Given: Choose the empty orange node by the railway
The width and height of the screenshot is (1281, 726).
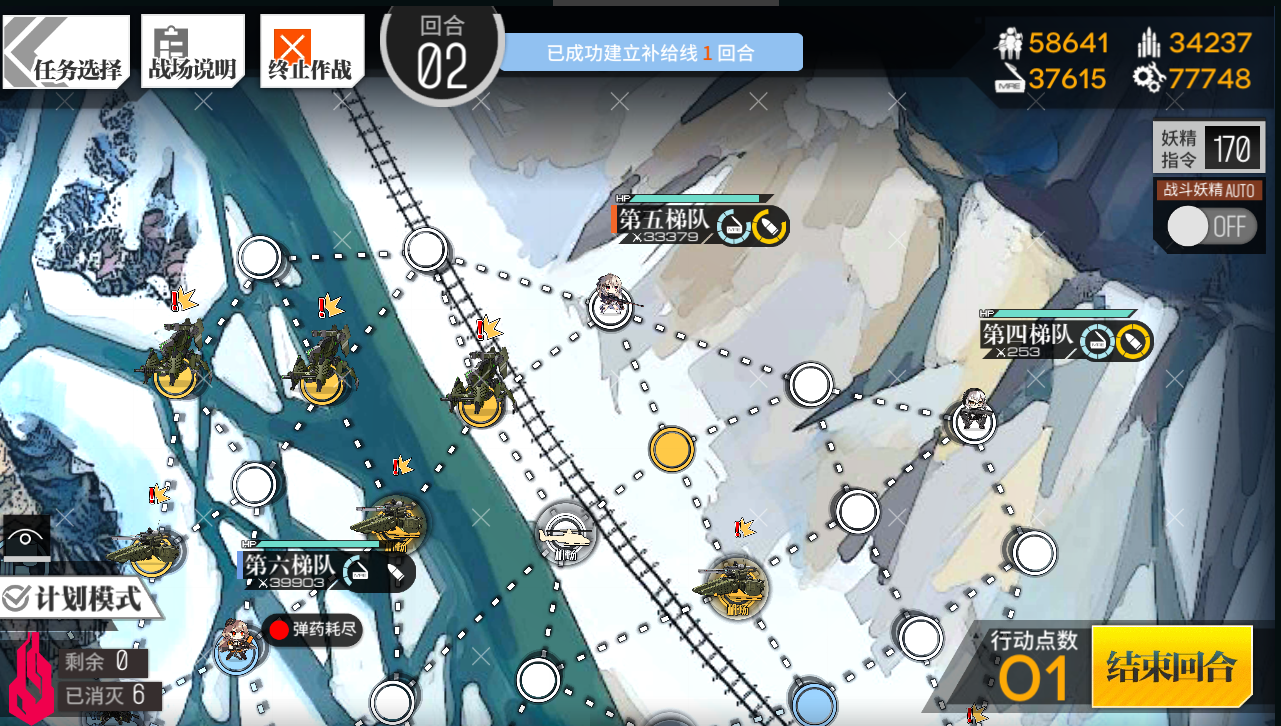Looking at the screenshot, I should coord(671,449).
